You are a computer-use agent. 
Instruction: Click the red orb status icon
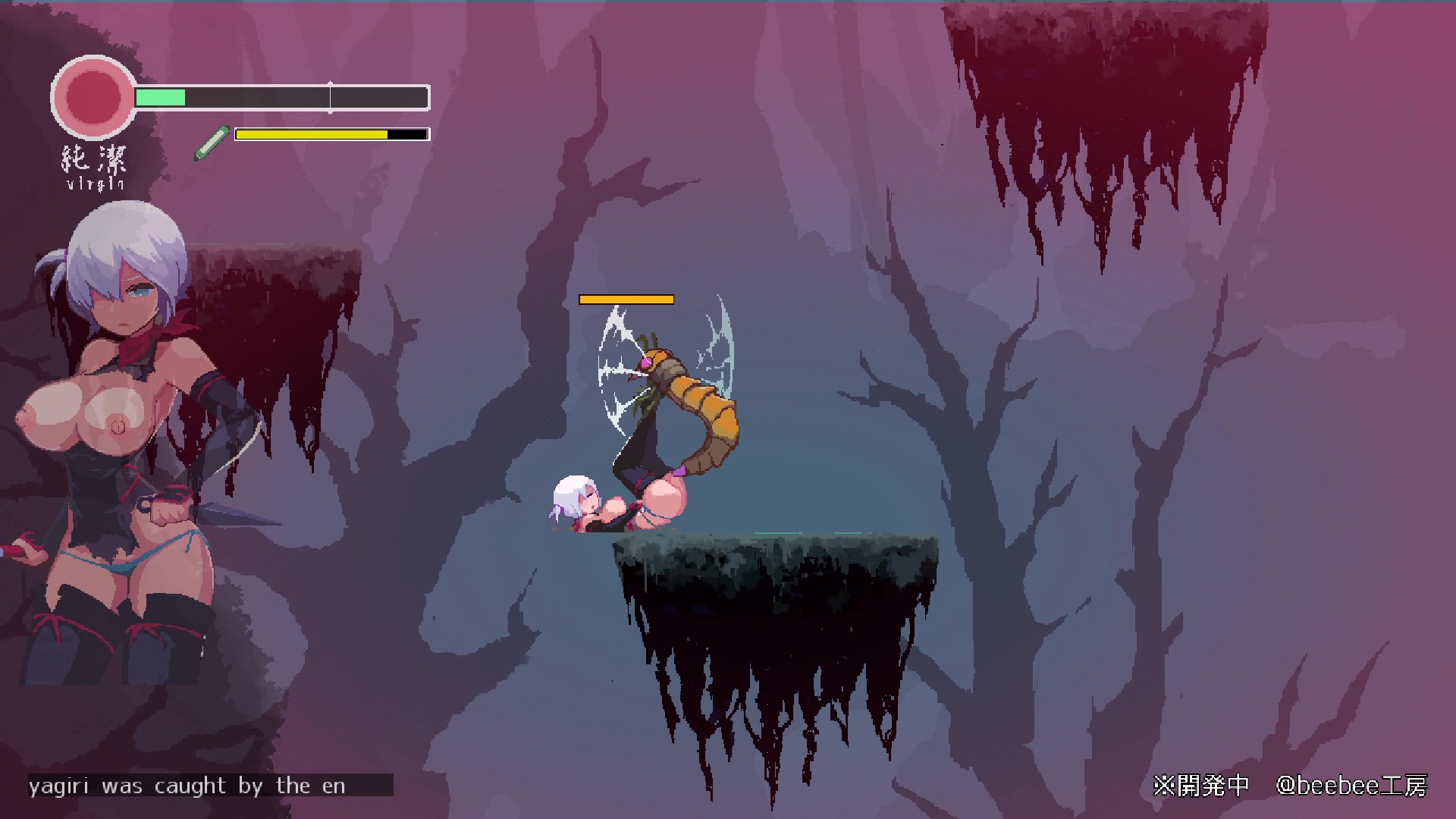93,97
